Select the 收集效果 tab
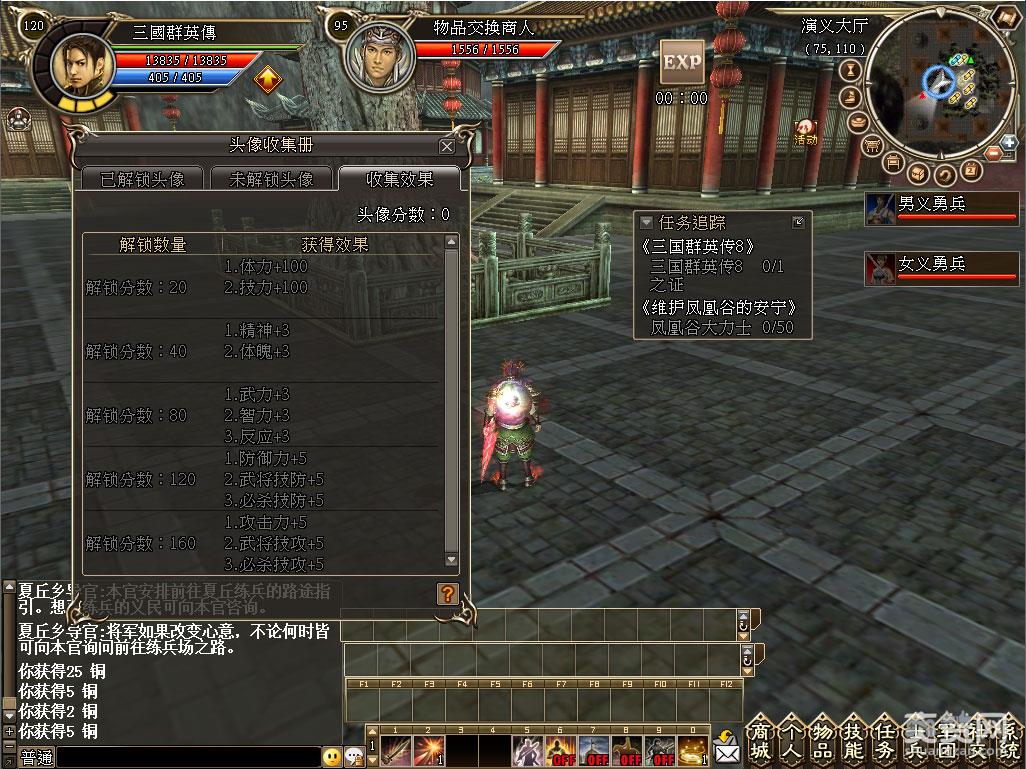 click(399, 179)
